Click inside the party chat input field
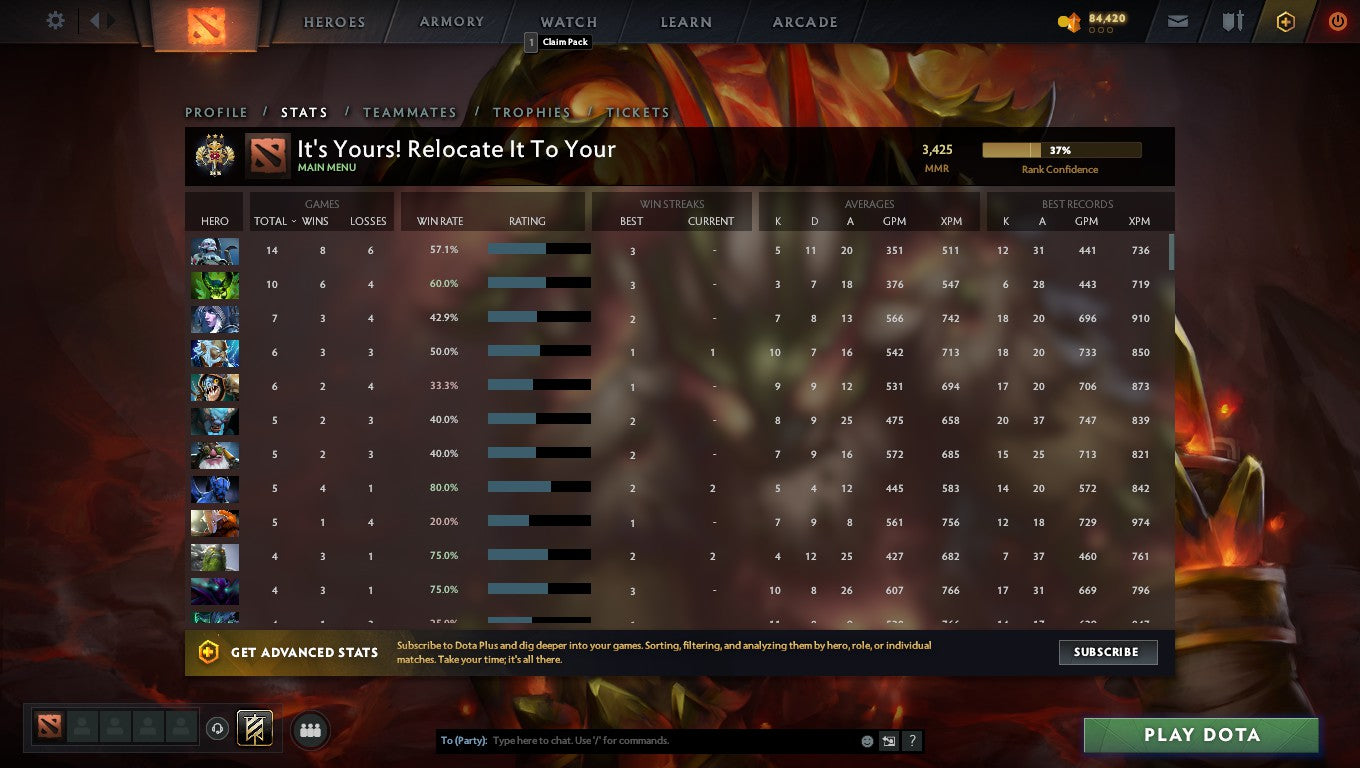 pyautogui.click(x=660, y=740)
